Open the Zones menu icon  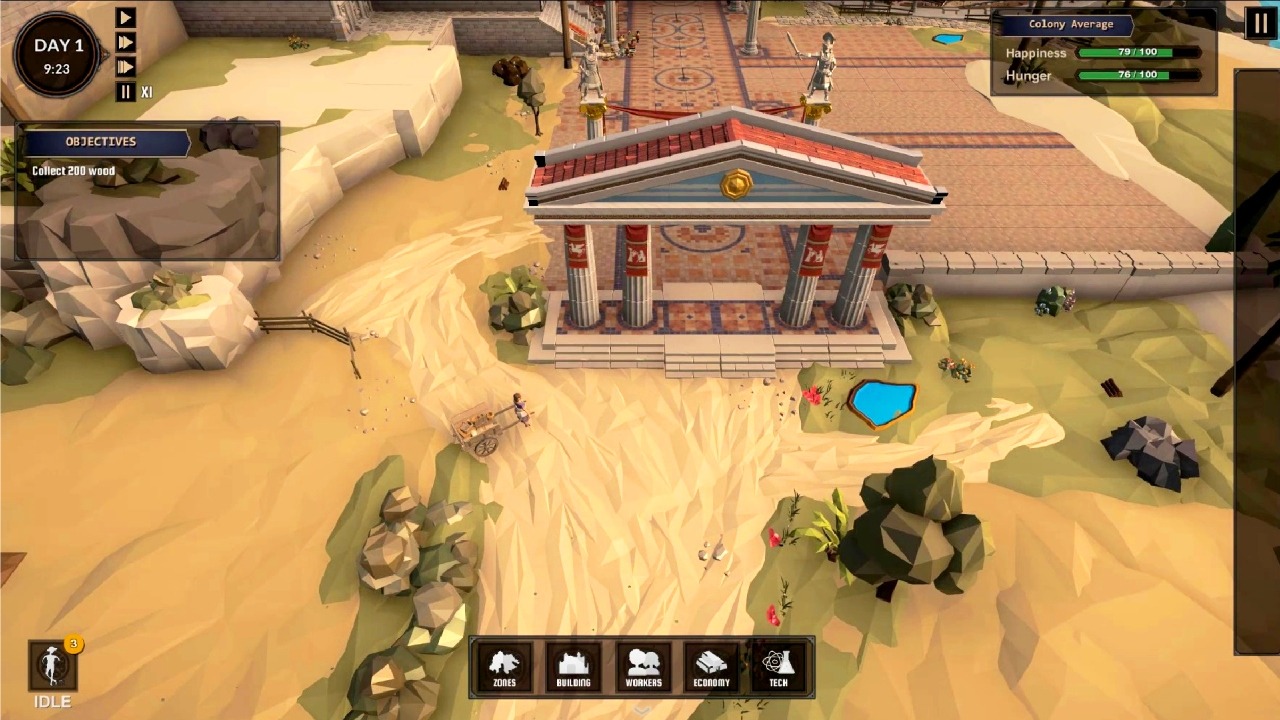(x=505, y=666)
